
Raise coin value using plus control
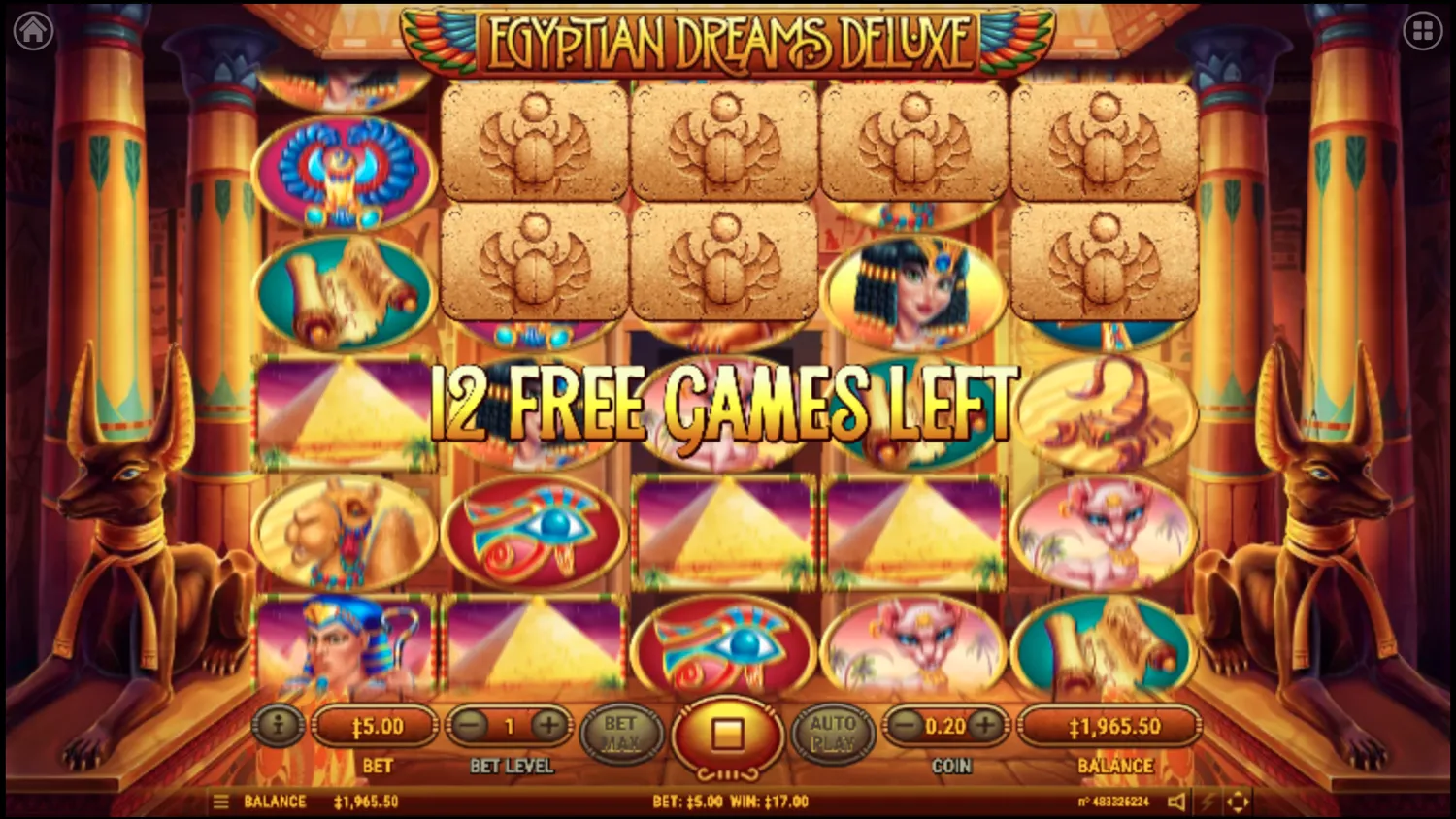pyautogui.click(x=986, y=725)
